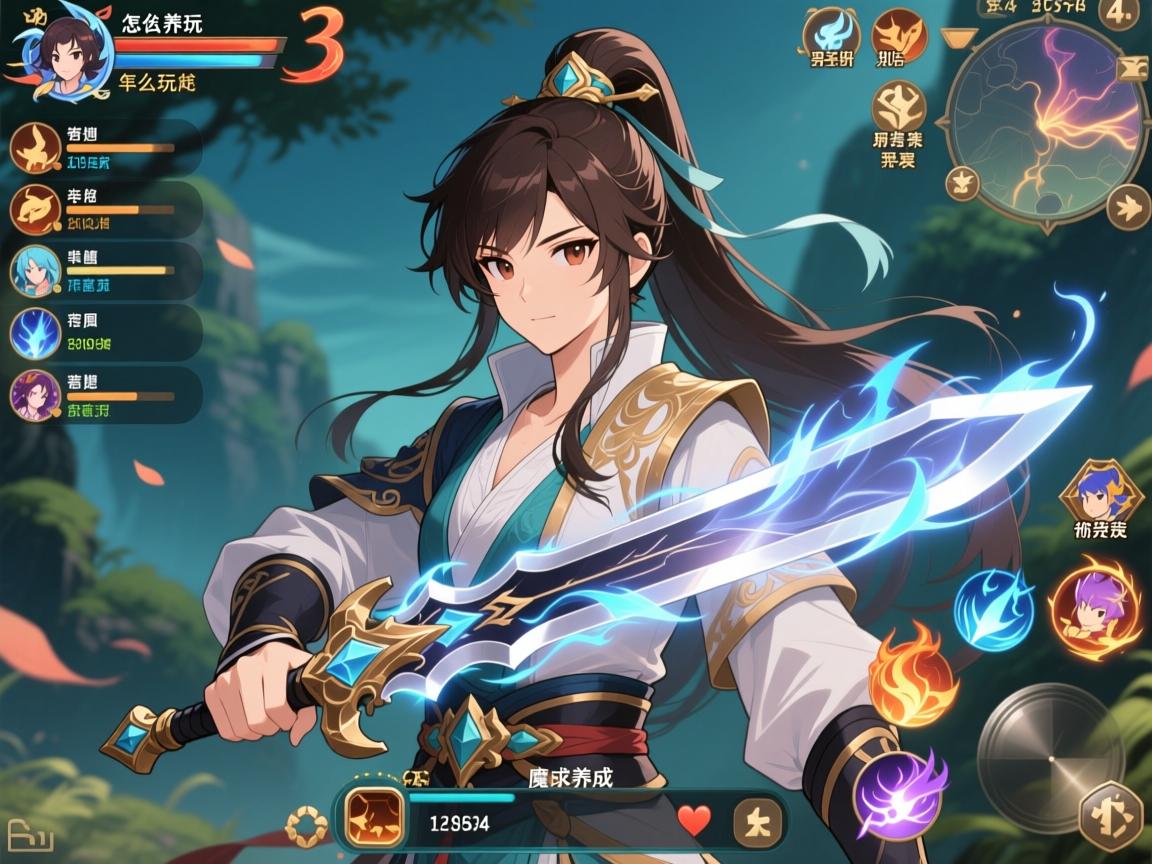Select the blue-haired hero hexagon portrait
The width and height of the screenshot is (1152, 864).
(1098, 492)
